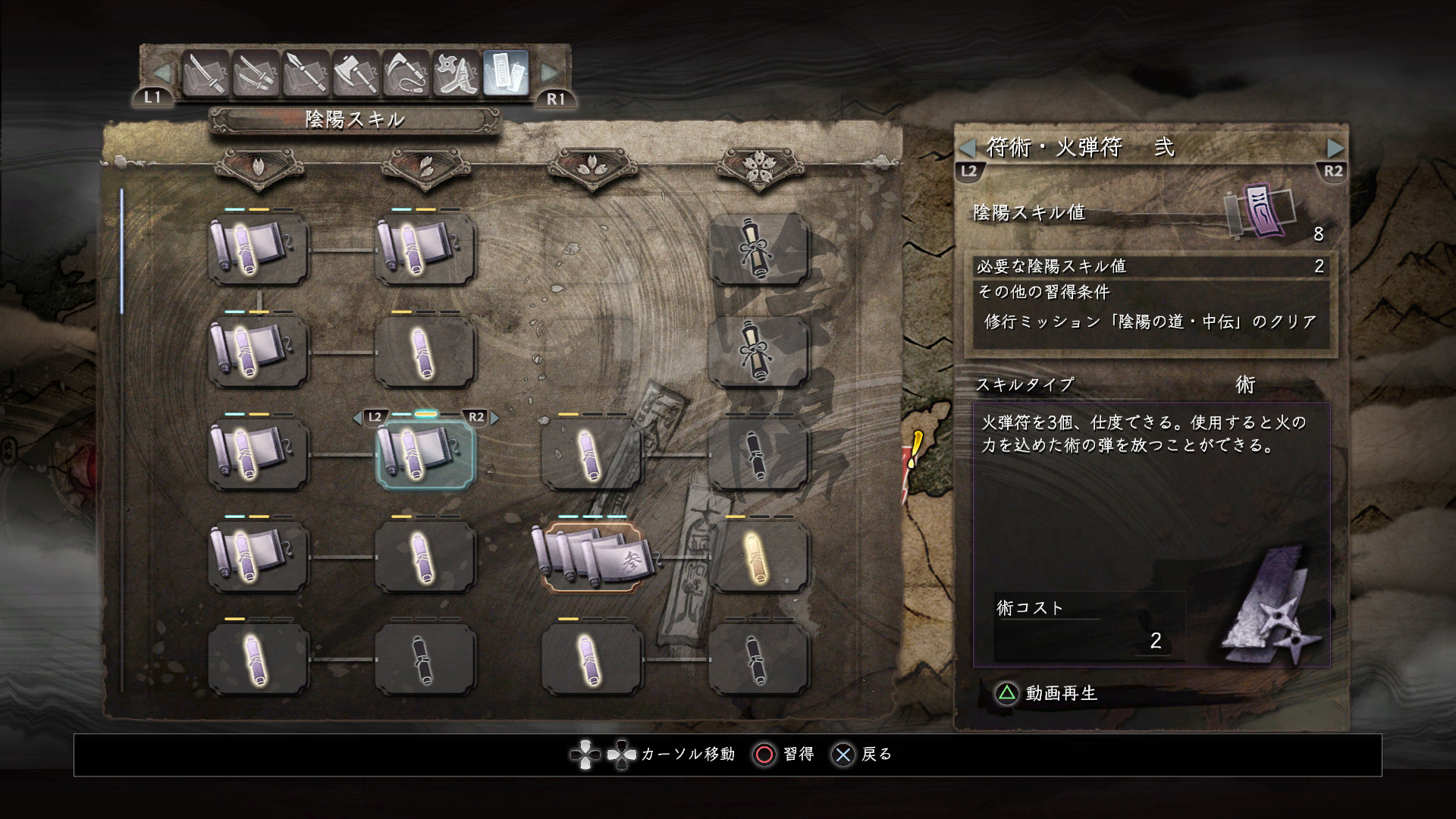Choose the orange-framed triple scroll skill node

pyautogui.click(x=591, y=557)
